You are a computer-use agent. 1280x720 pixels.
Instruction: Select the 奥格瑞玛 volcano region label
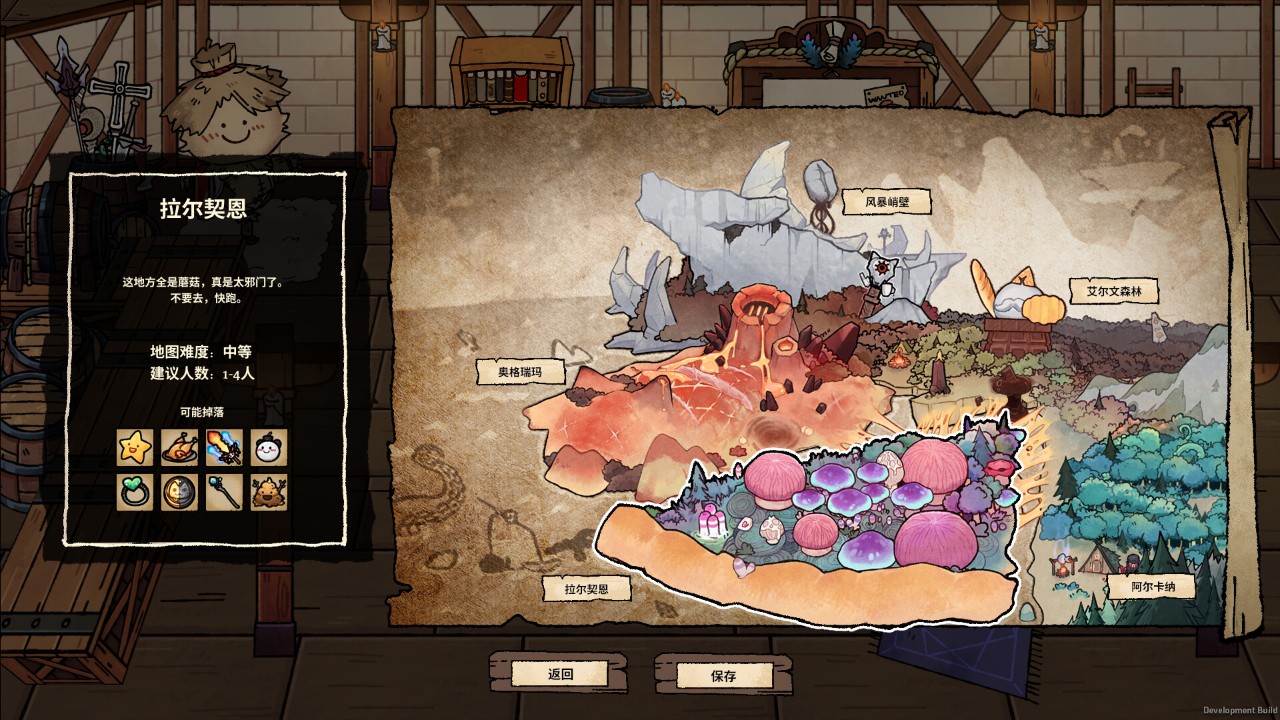[x=519, y=373]
